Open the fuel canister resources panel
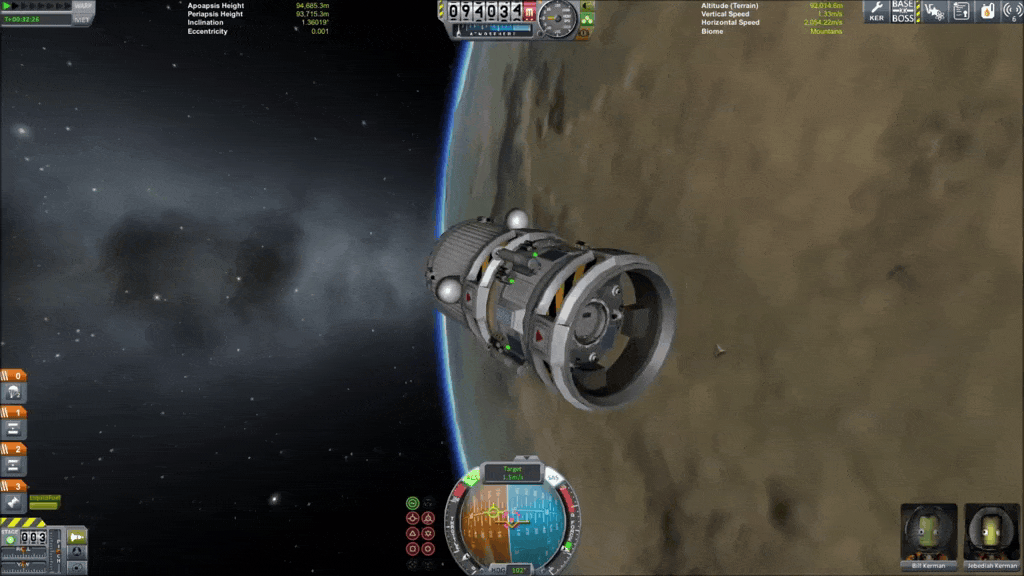 pos(987,11)
